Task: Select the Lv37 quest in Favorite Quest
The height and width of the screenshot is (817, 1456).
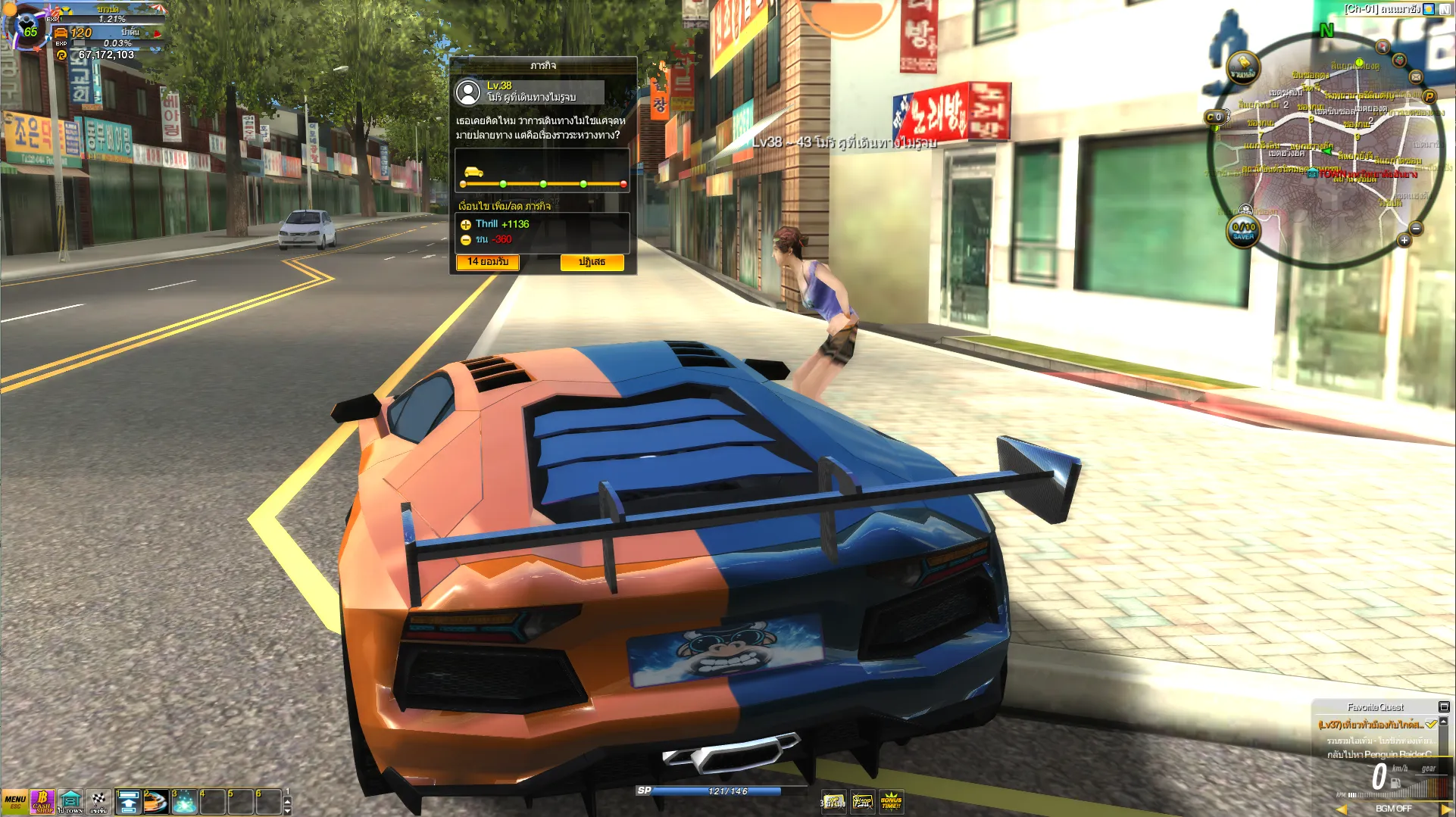Action: [x=1370, y=725]
